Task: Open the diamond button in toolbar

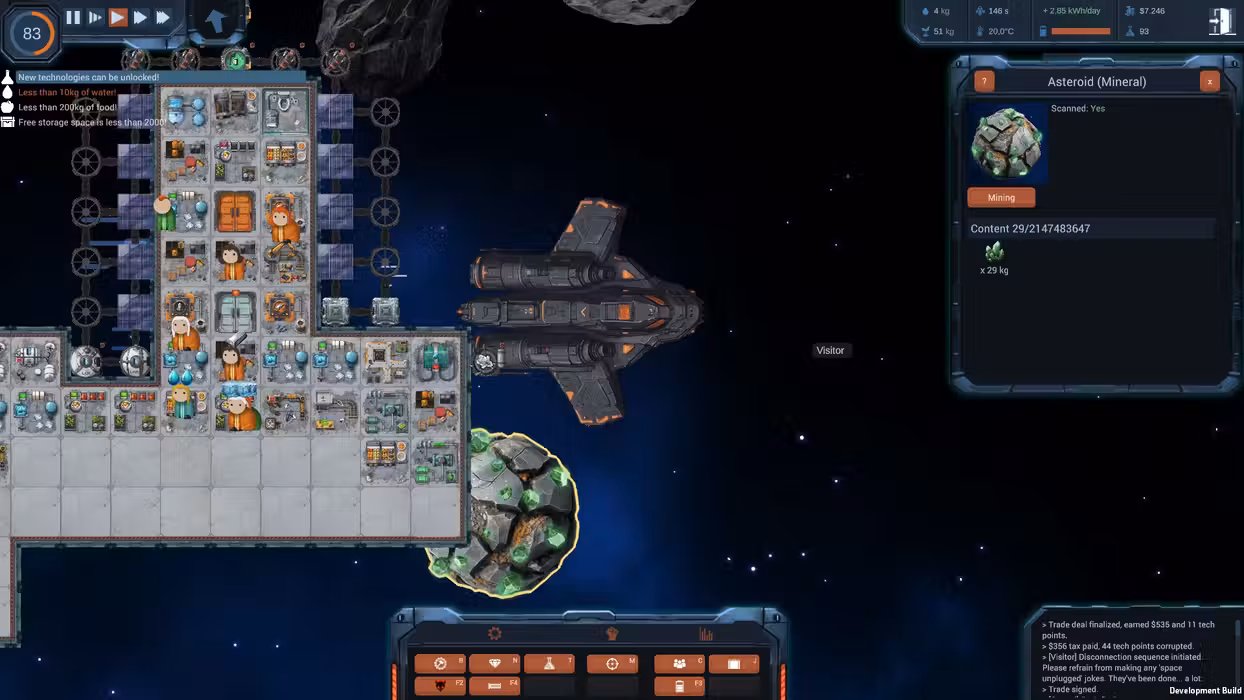Action: coord(494,664)
